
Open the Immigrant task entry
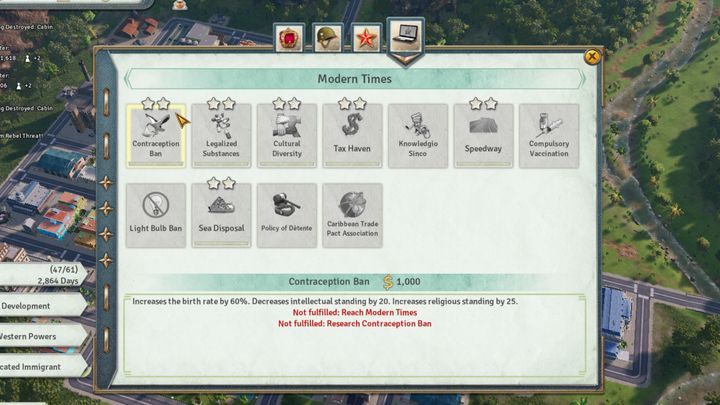(x=40, y=367)
